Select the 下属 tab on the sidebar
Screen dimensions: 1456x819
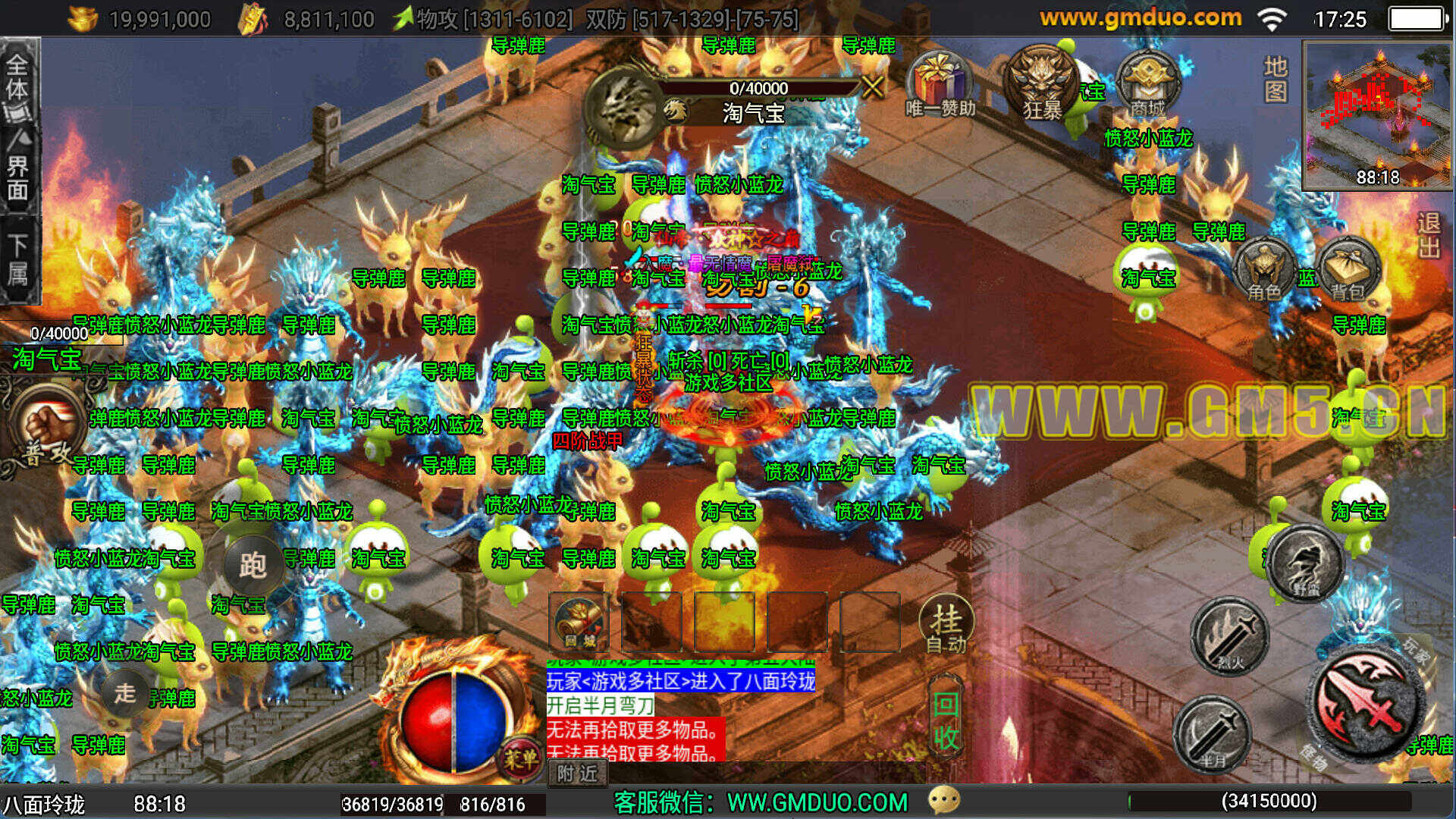coord(18,259)
